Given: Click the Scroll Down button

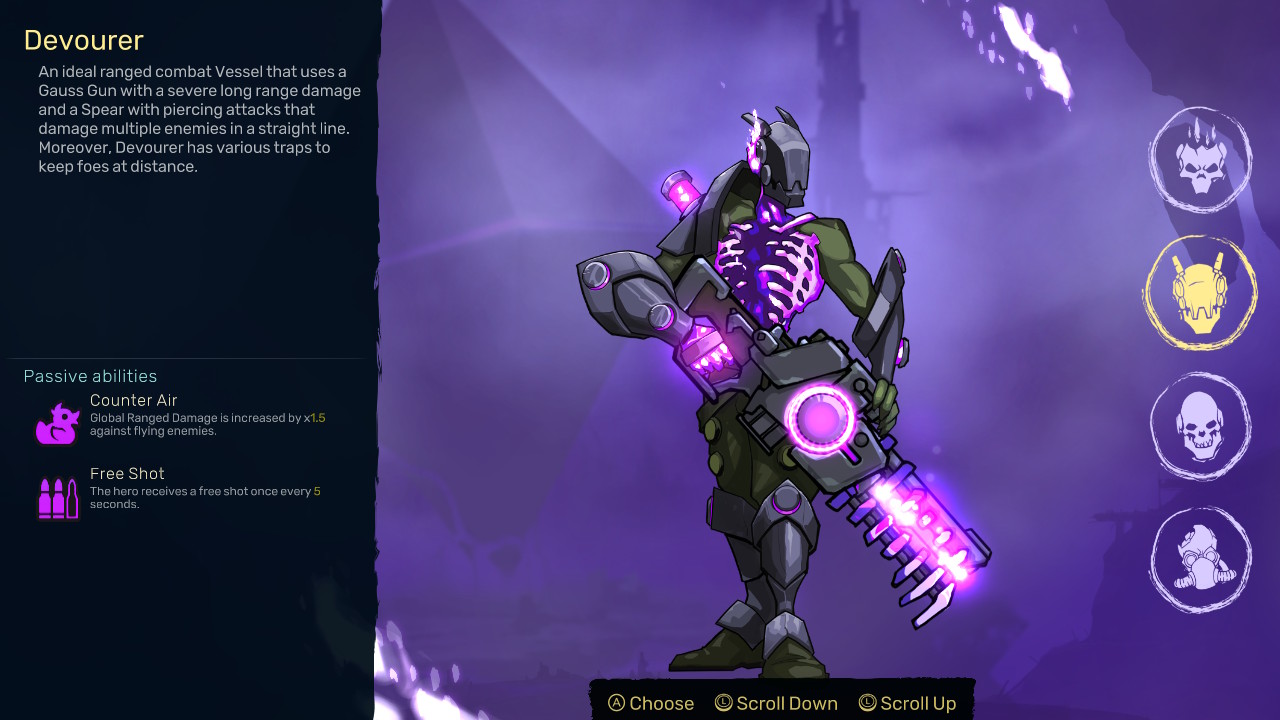Looking at the screenshot, I should 776,703.
